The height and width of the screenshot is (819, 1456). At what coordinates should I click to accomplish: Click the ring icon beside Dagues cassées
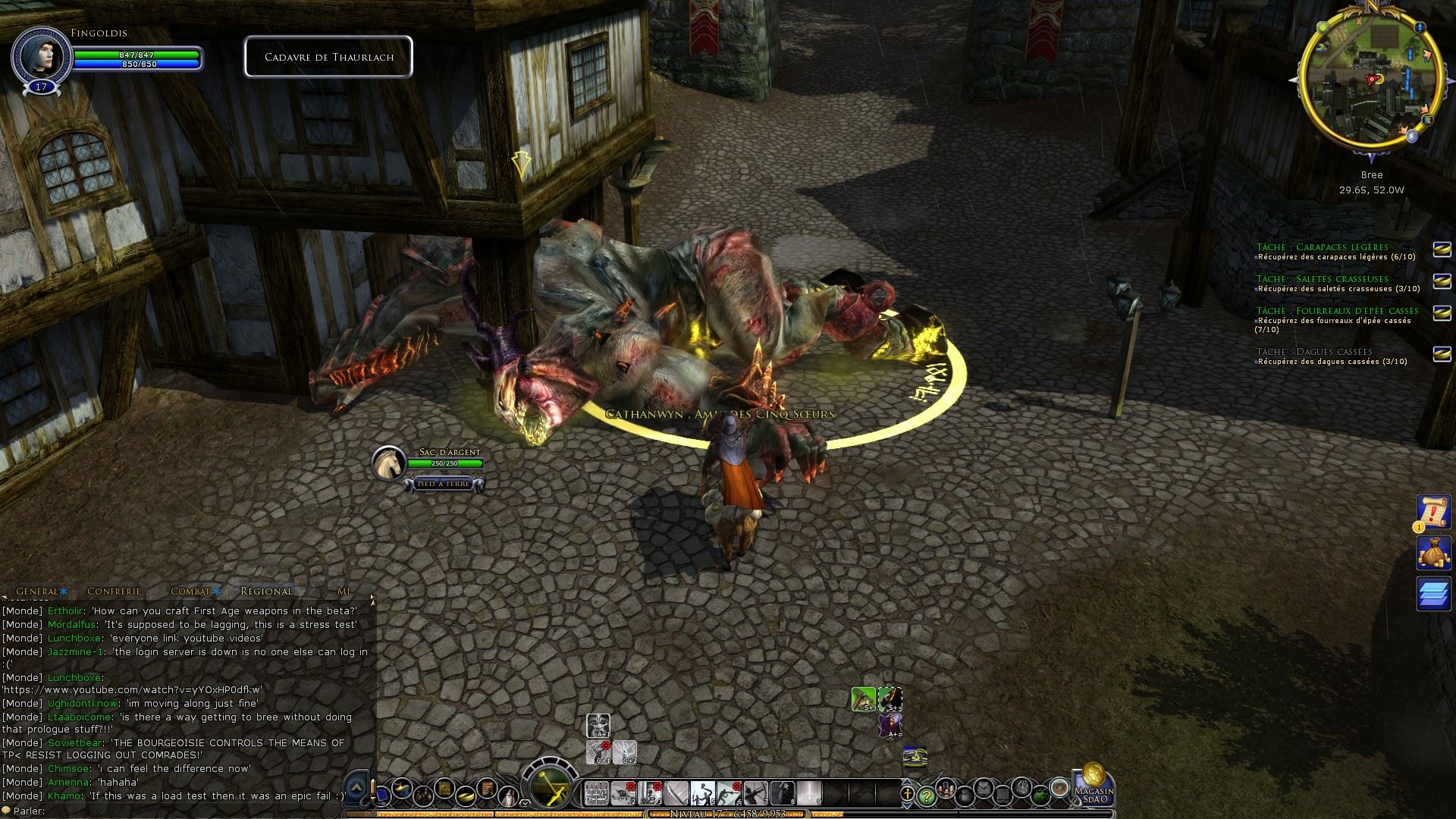[x=1441, y=353]
